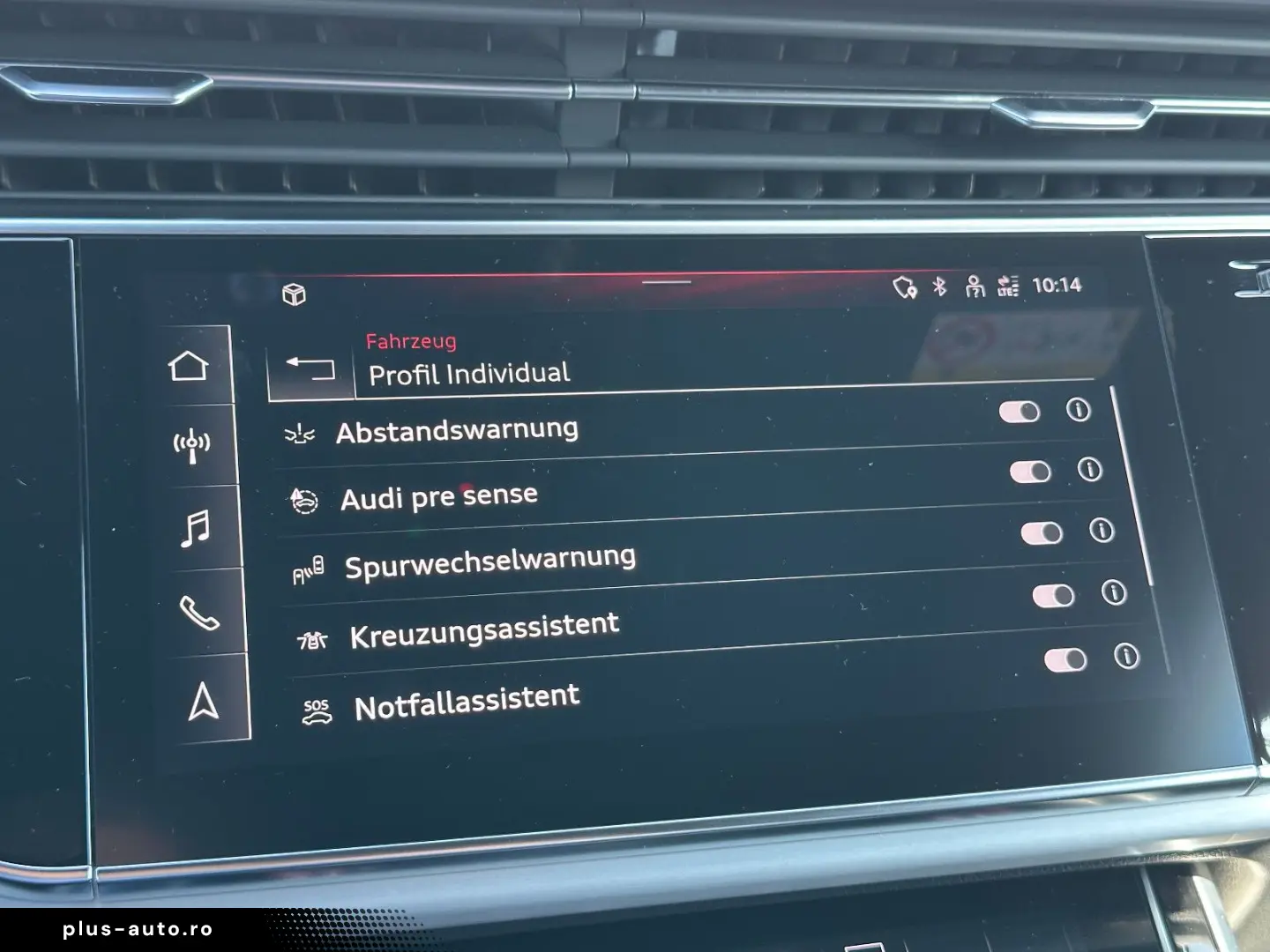Image resolution: width=1270 pixels, height=952 pixels.
Task: Tap the driver profile icon in the status bar
Action: click(x=975, y=284)
